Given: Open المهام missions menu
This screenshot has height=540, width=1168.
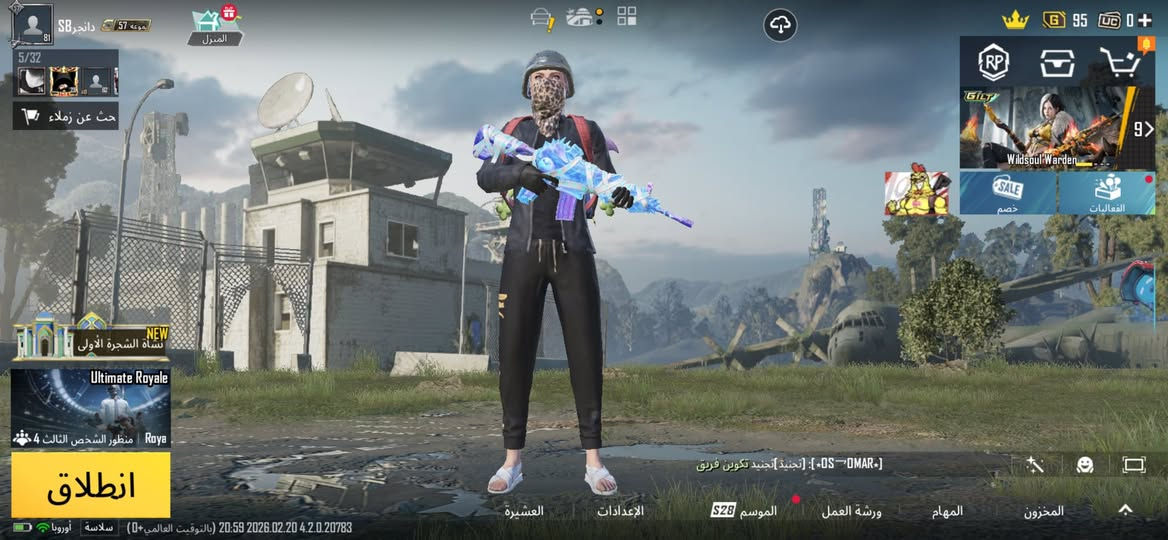Looking at the screenshot, I should (946, 511).
